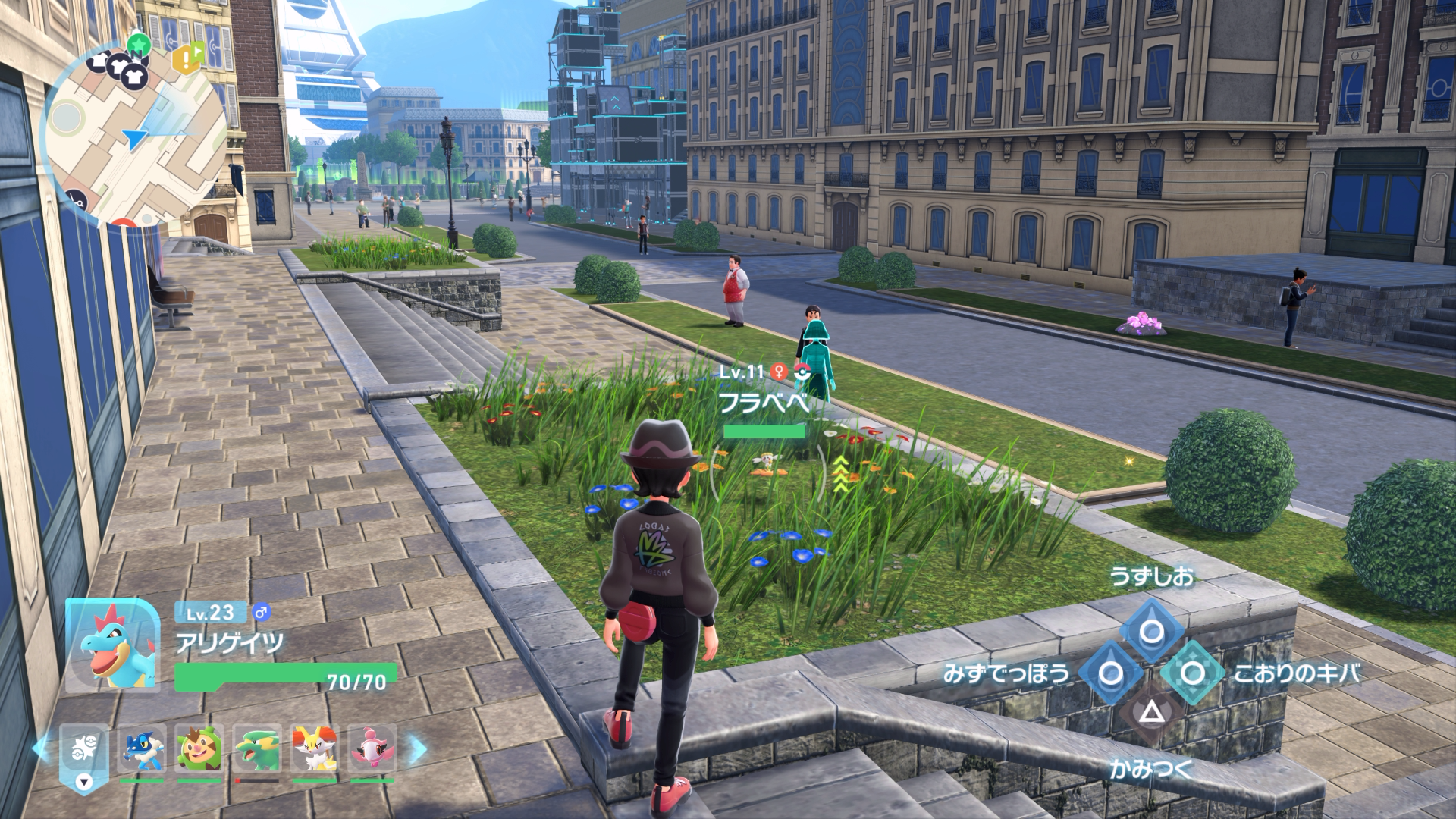Use the みずでっぽう (Water Gun) move
Screen dimensions: 1456x819
coord(1111,673)
